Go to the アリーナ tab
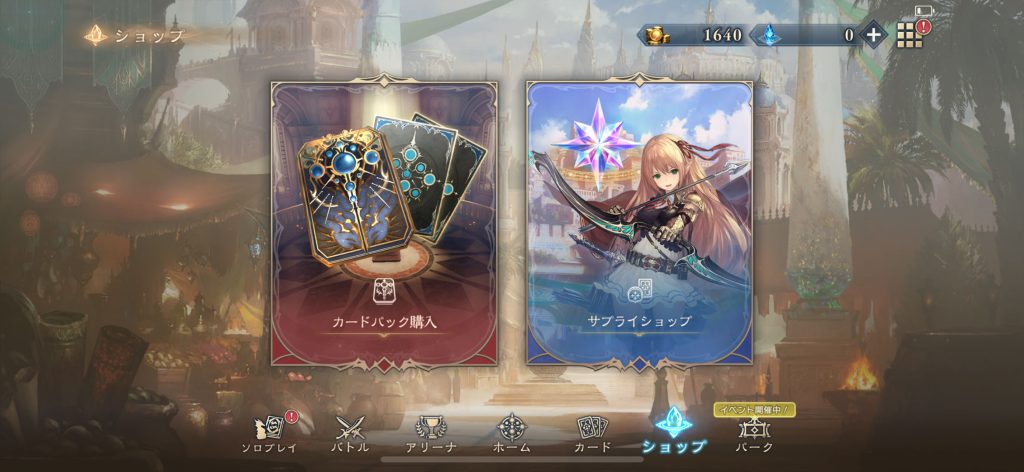Viewport: 1024px width, 472px height. point(431,432)
